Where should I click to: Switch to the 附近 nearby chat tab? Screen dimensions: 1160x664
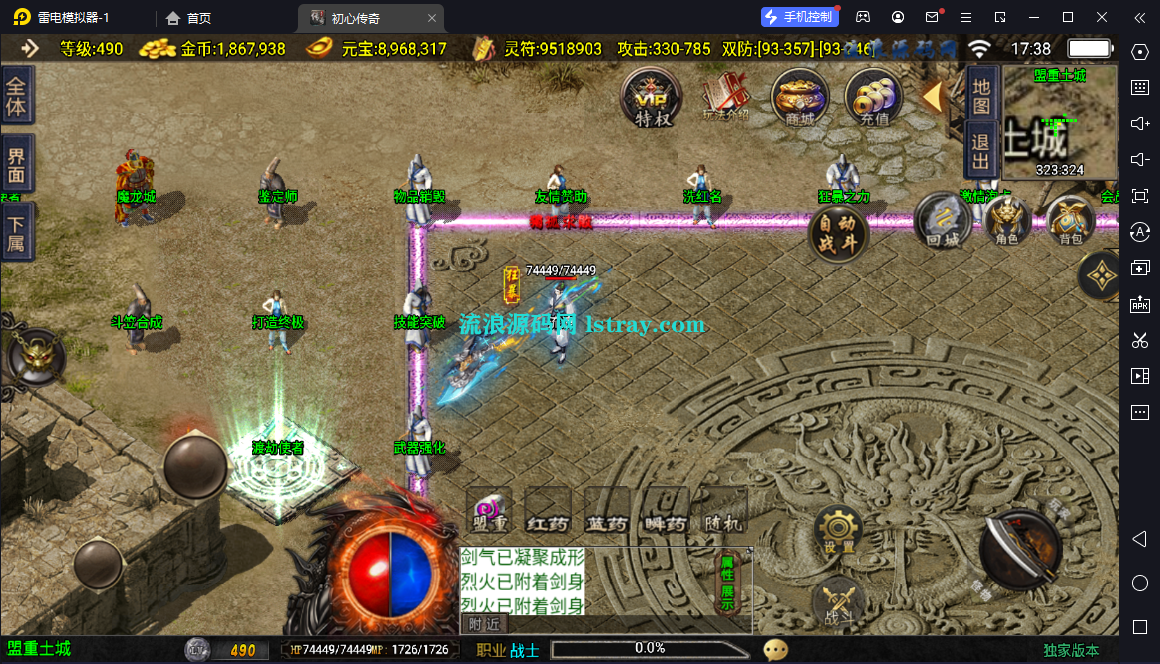coord(484,624)
